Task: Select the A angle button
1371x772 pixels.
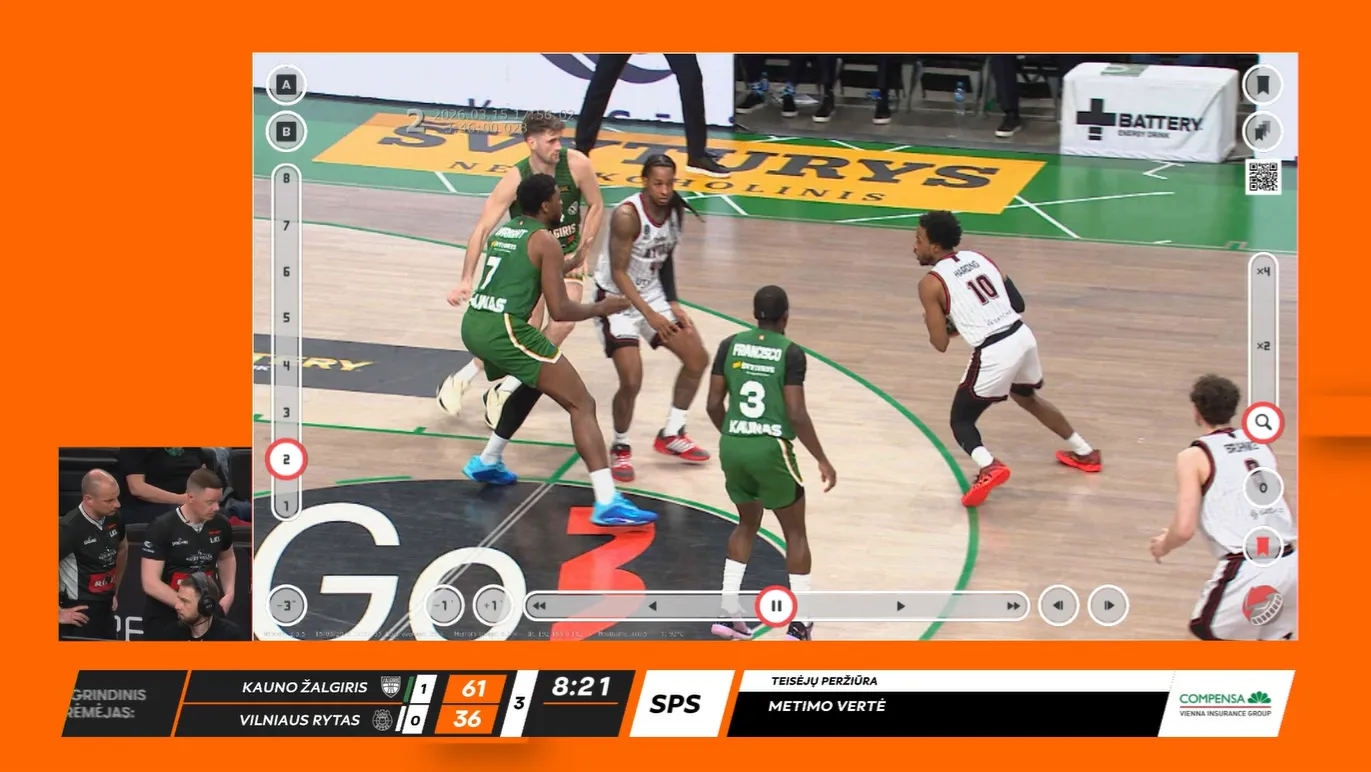Action: tap(286, 85)
